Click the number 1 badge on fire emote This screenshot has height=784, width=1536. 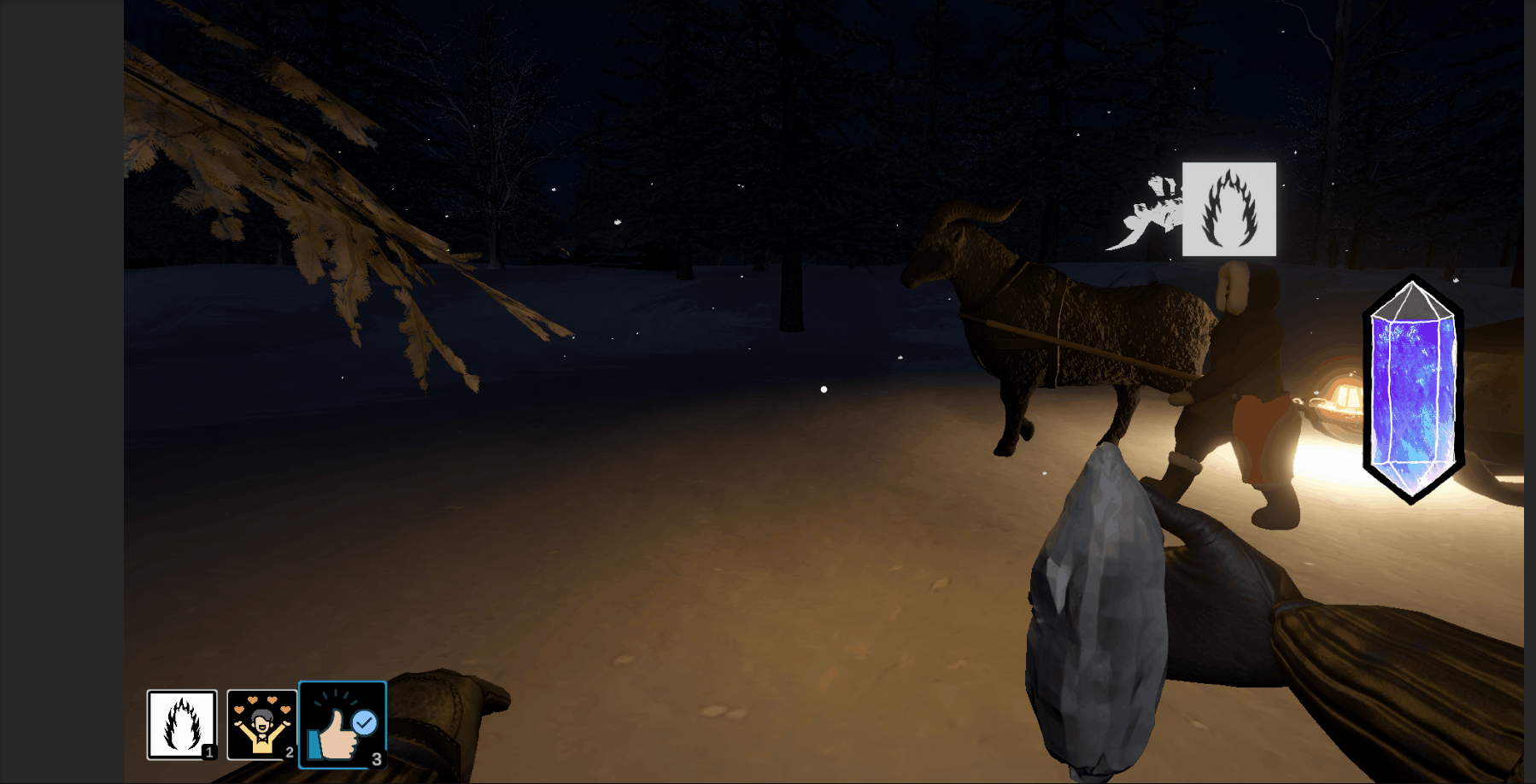tap(210, 754)
